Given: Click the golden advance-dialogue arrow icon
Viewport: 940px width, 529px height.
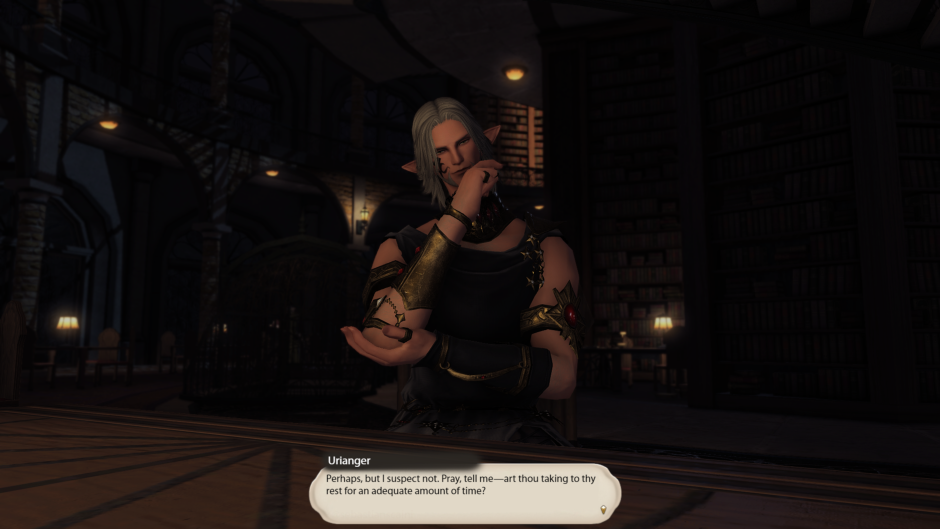Looking at the screenshot, I should (603, 510).
